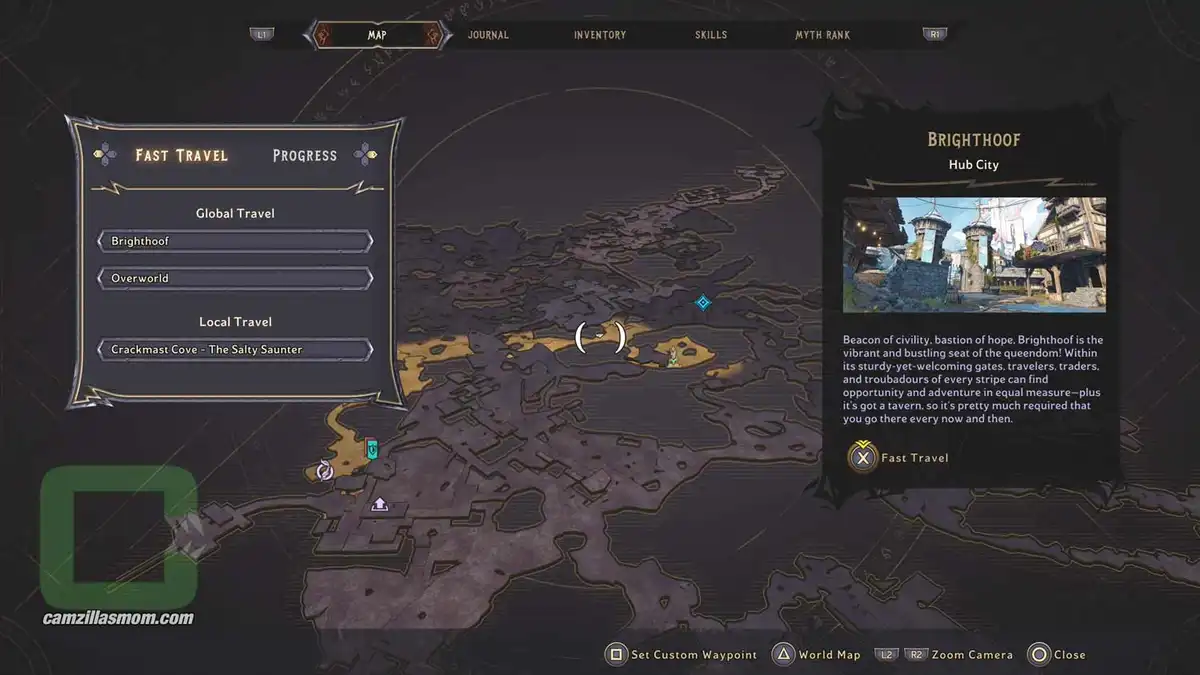Choose Brighthoof as the travel destination
The width and height of the screenshot is (1200, 675).
pos(235,241)
